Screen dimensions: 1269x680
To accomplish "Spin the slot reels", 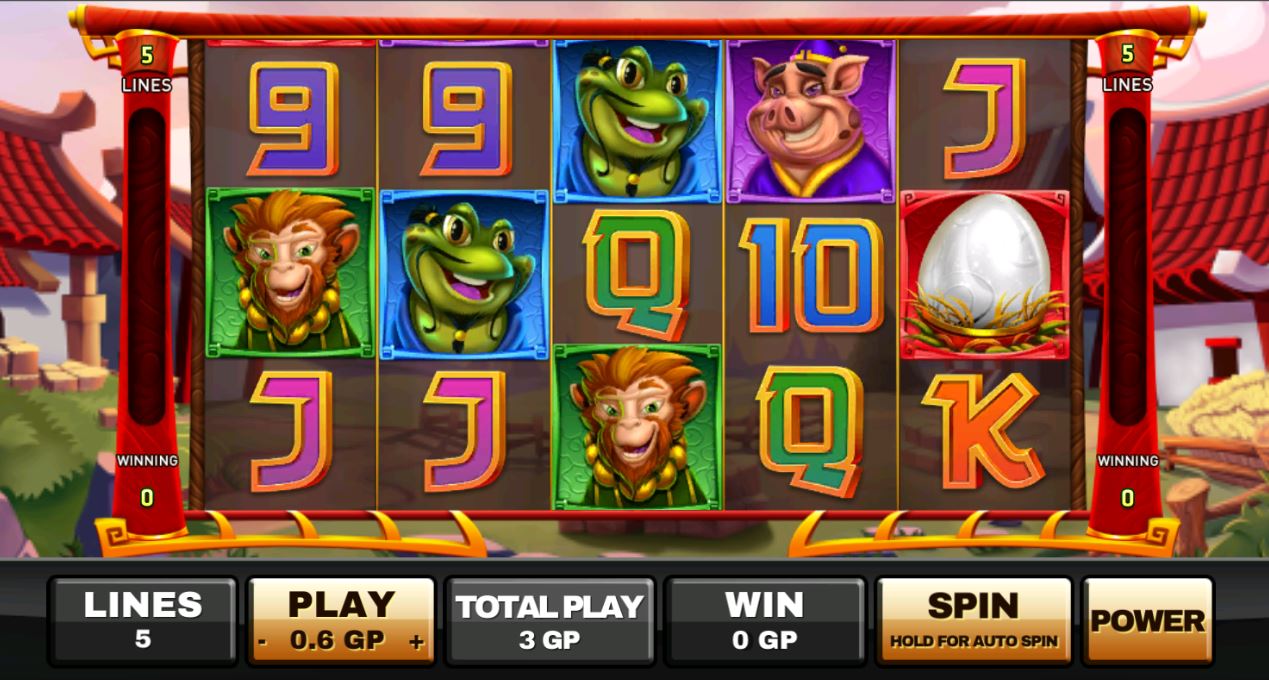I will pos(973,619).
